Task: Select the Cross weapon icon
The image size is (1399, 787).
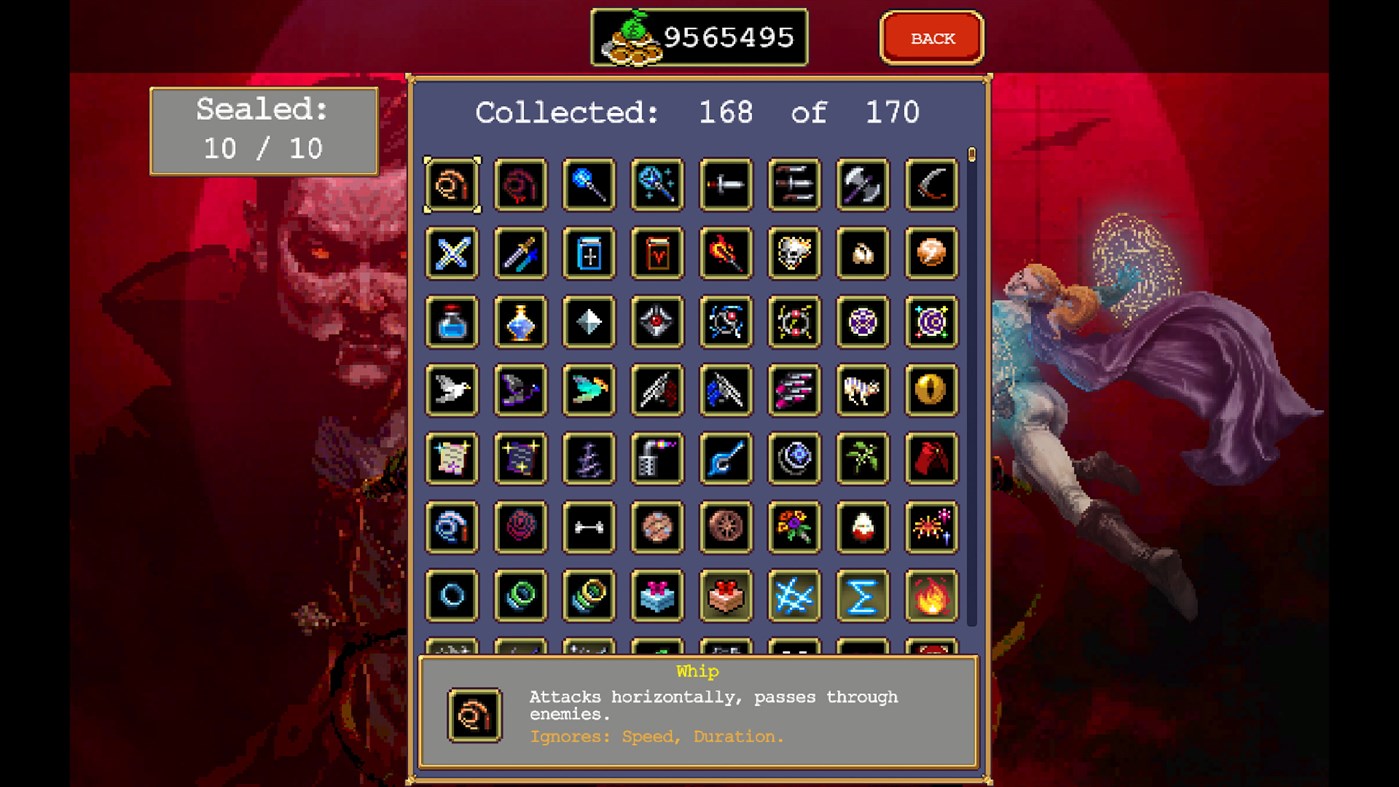Action: tap(451, 253)
